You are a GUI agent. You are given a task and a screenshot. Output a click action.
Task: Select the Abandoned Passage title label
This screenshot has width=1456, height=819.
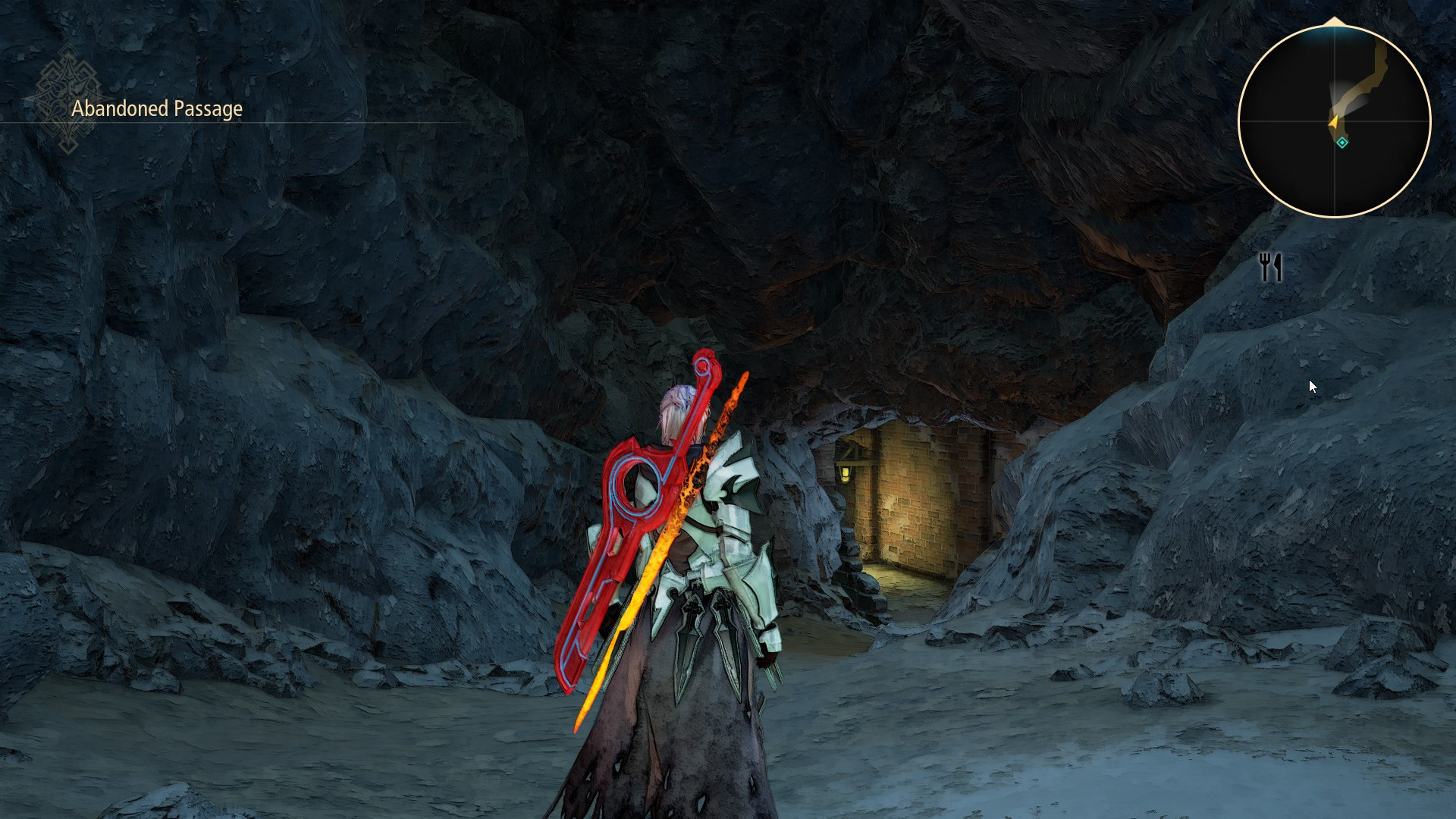point(155,108)
